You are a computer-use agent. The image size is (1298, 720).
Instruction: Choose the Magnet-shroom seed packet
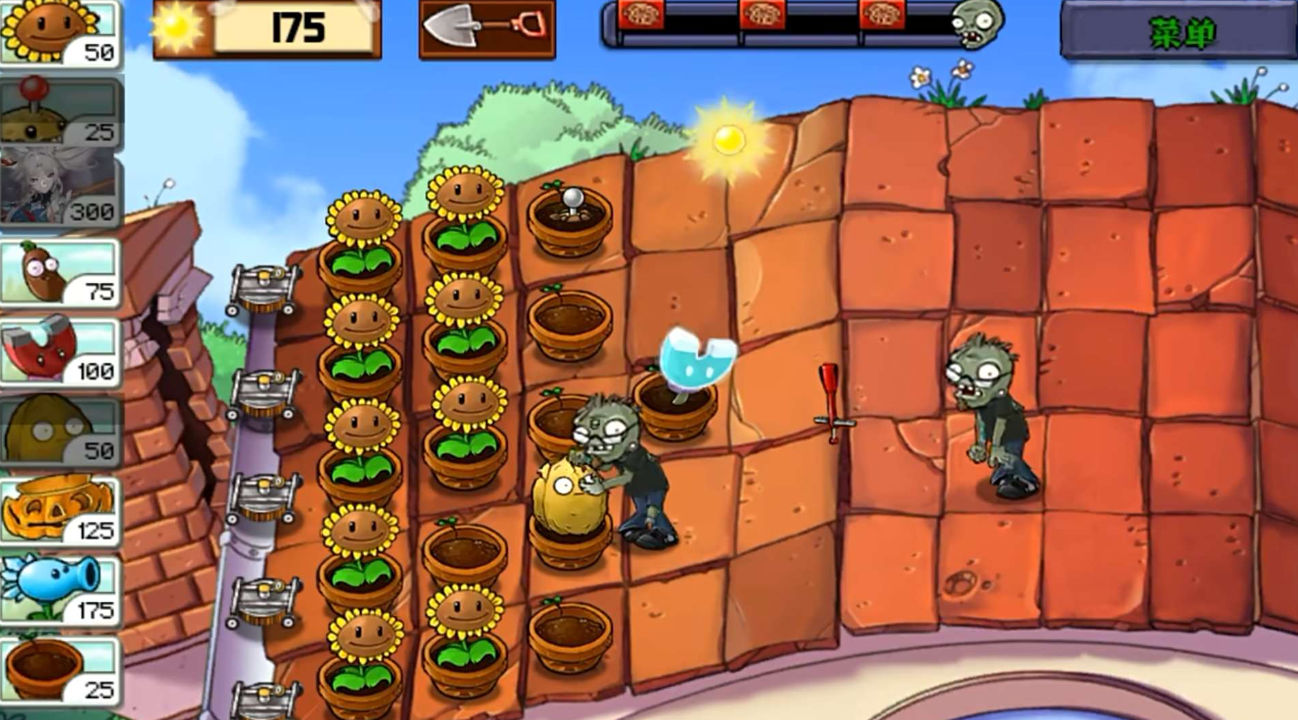pos(60,351)
